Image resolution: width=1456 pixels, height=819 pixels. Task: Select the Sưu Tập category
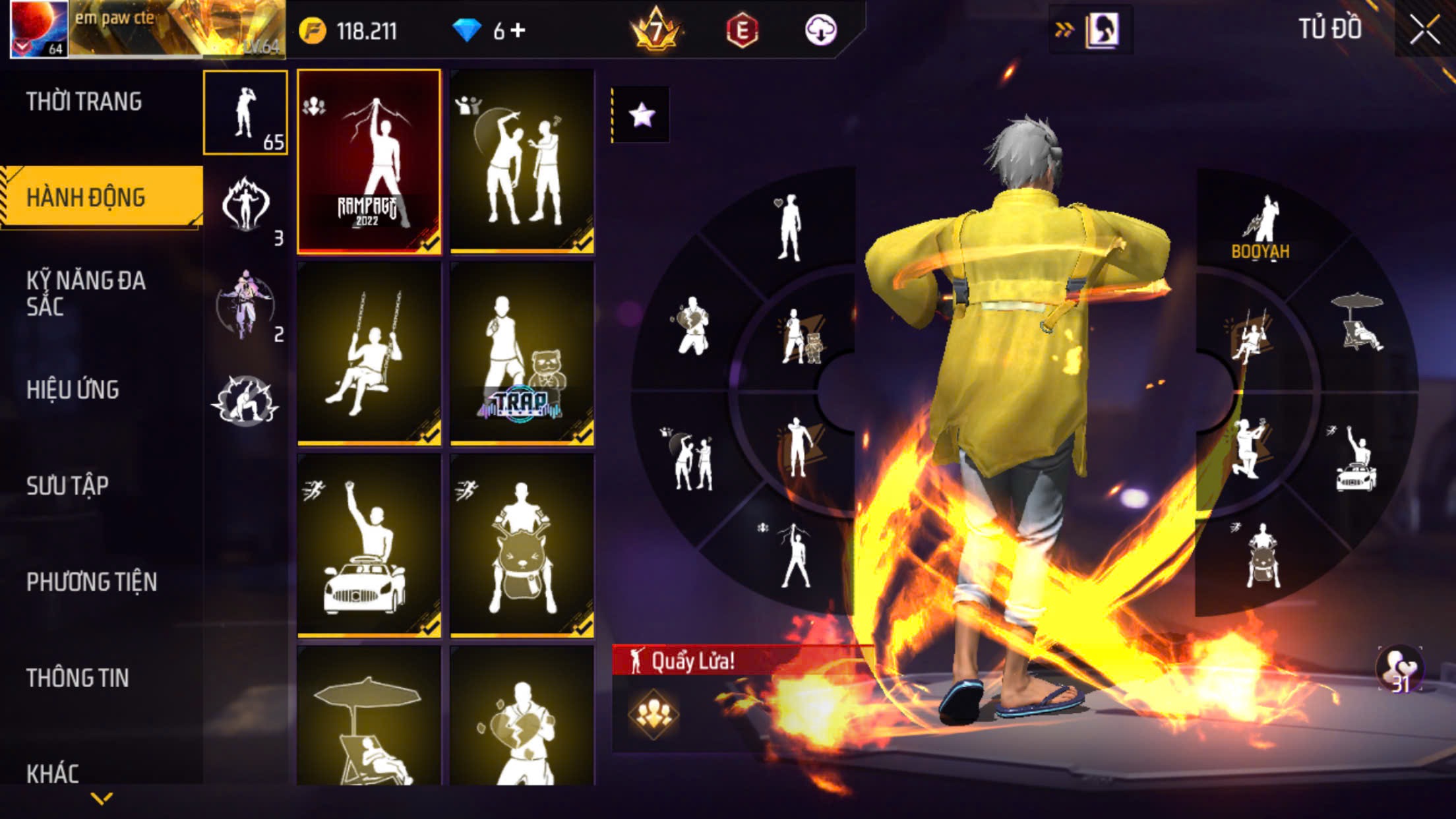[67, 486]
